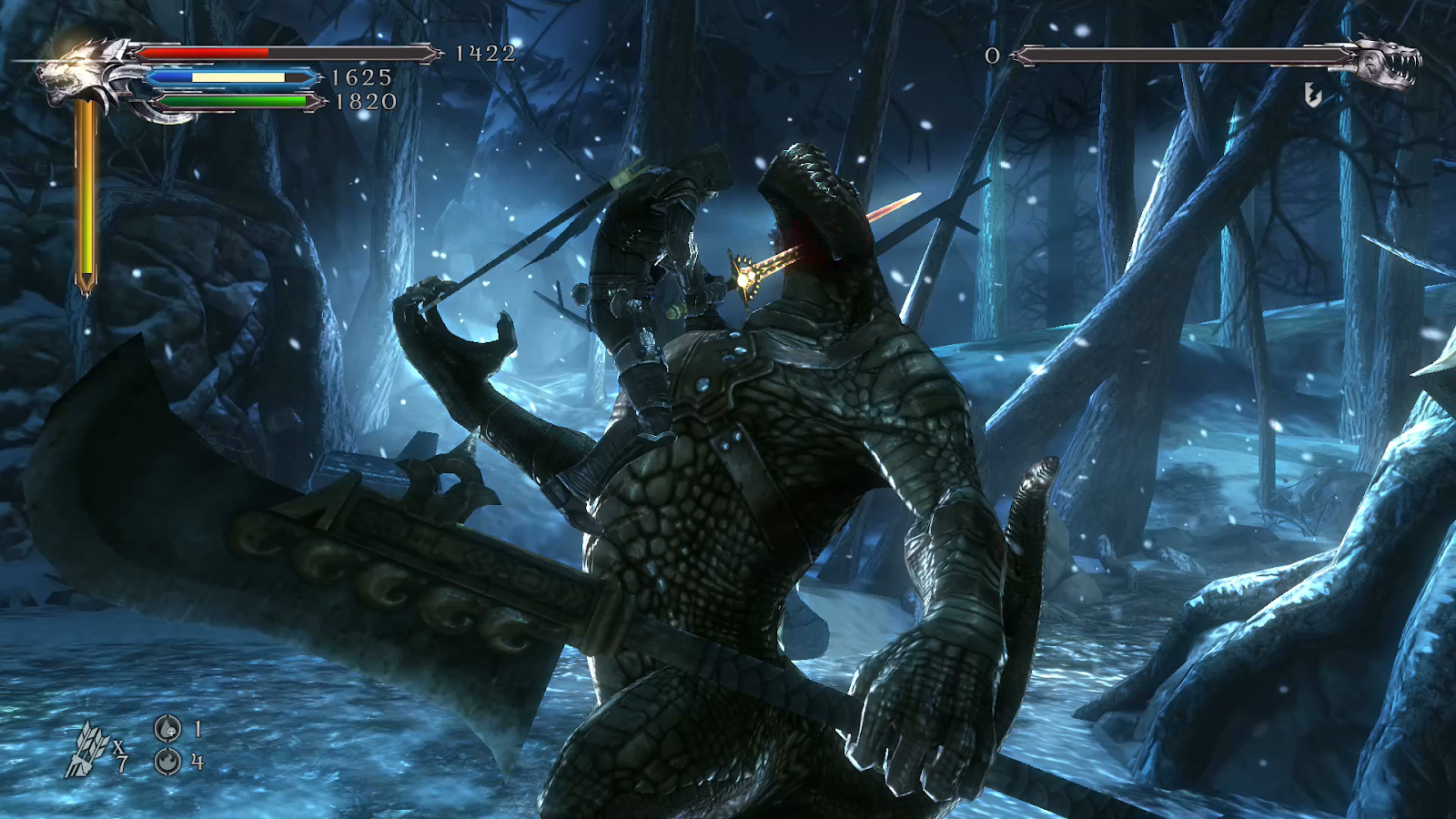This screenshot has height=819, width=1456.
Task: Click the arrow quiver icon
Action: (87, 751)
